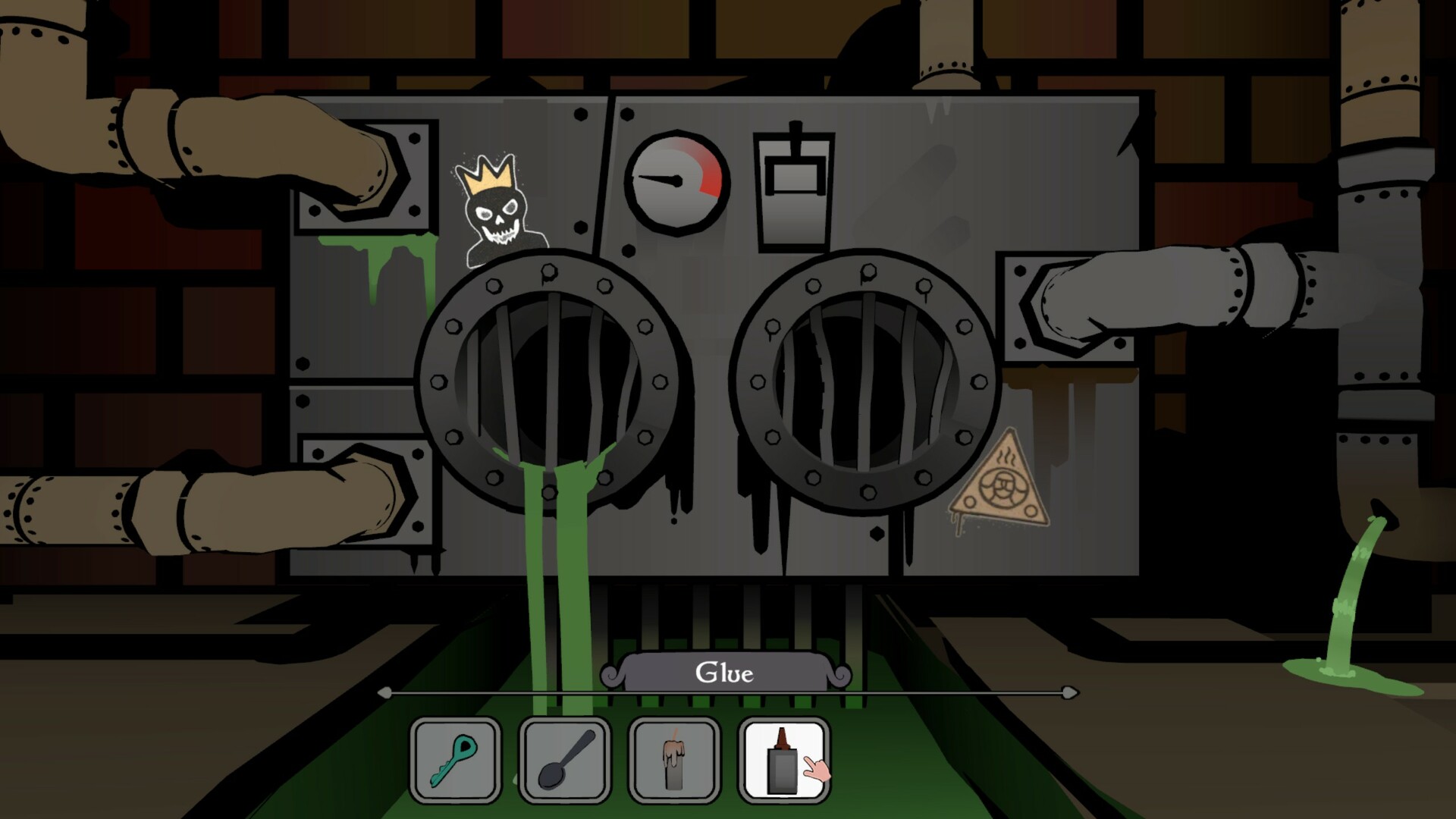Select the highlighted glue bottle slot
Image resolution: width=1456 pixels, height=819 pixels.
783,759
